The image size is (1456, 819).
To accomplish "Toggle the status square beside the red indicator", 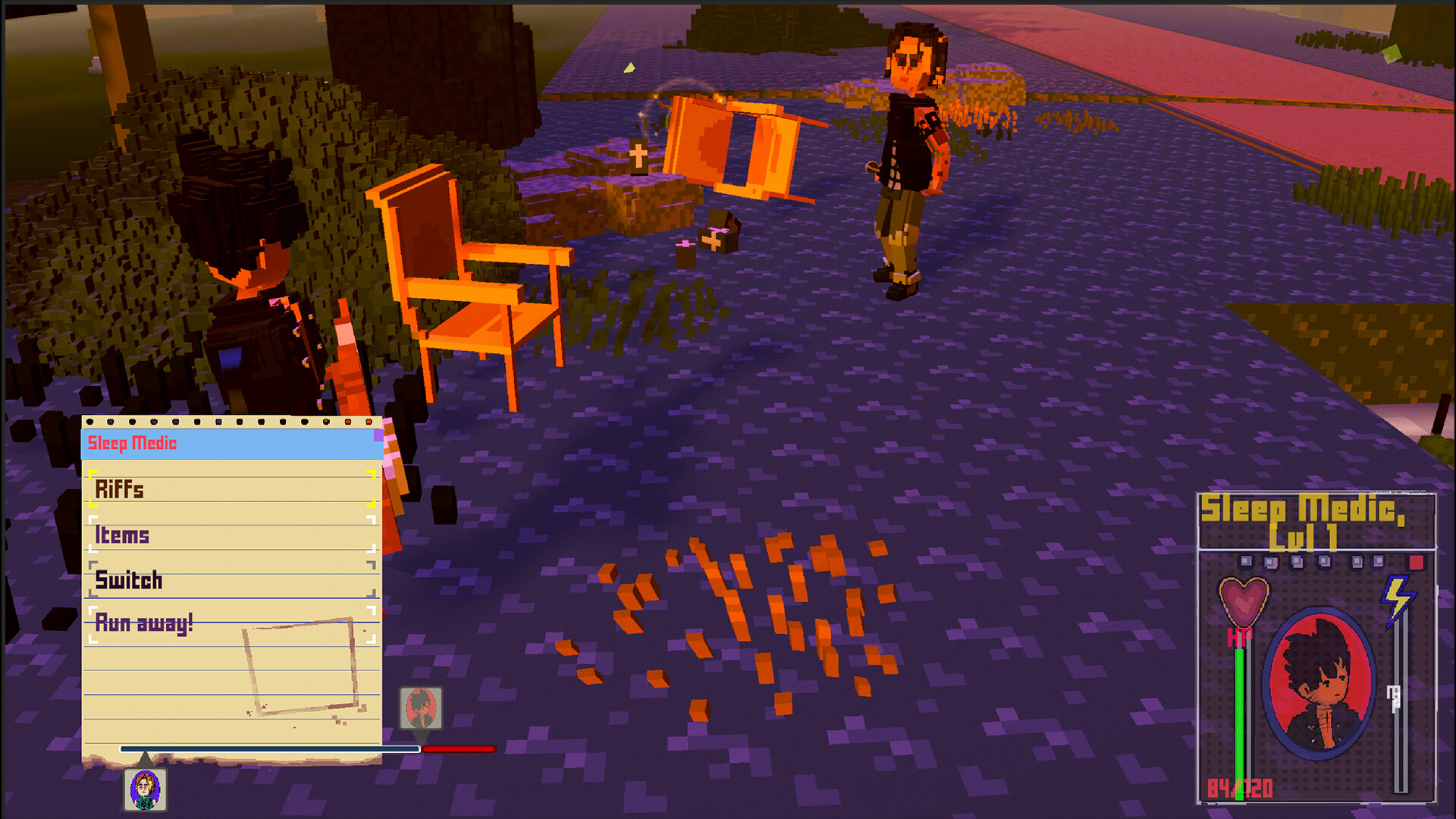I will (1379, 560).
